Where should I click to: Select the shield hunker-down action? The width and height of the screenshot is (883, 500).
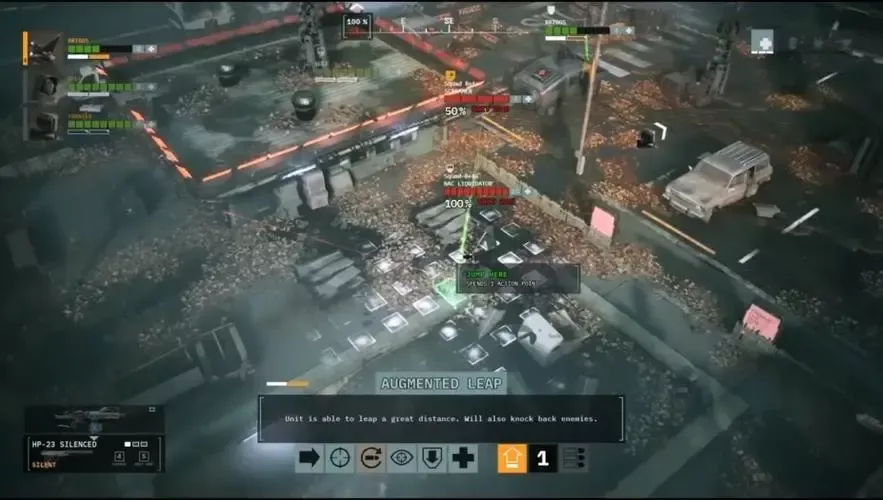(433, 458)
